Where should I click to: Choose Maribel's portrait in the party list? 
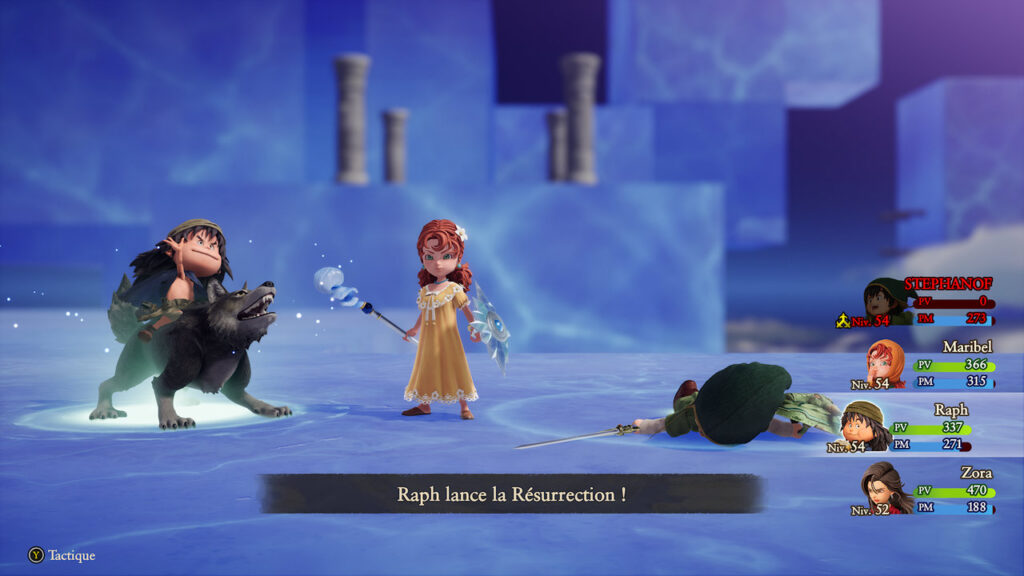(x=884, y=364)
